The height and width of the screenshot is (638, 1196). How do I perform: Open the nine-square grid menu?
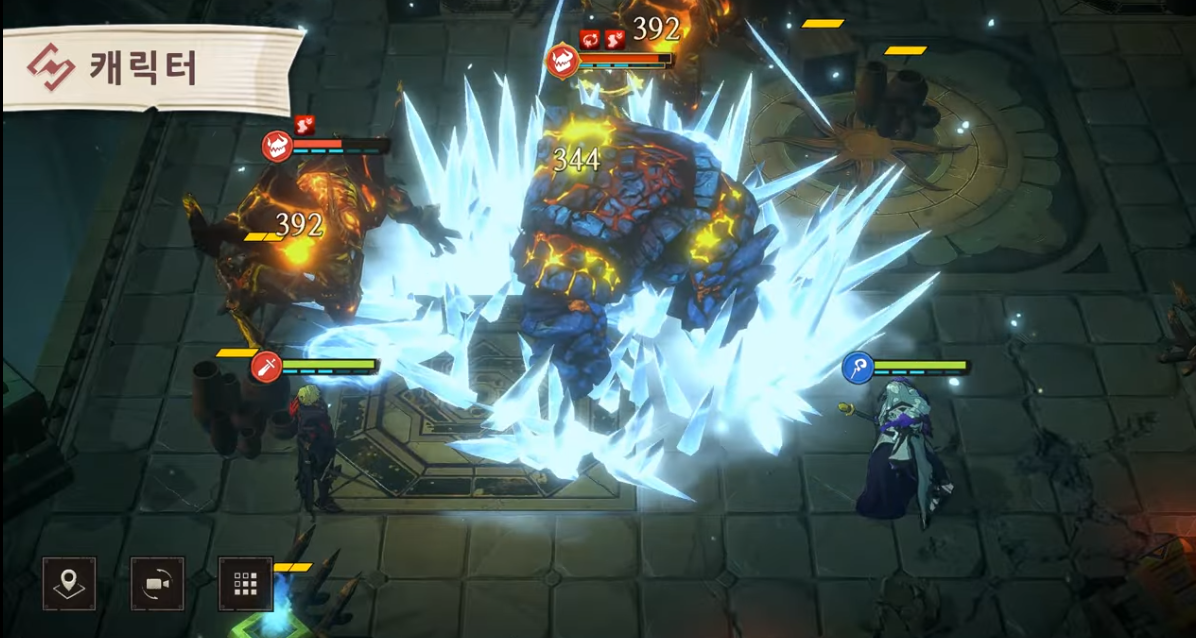(245, 584)
